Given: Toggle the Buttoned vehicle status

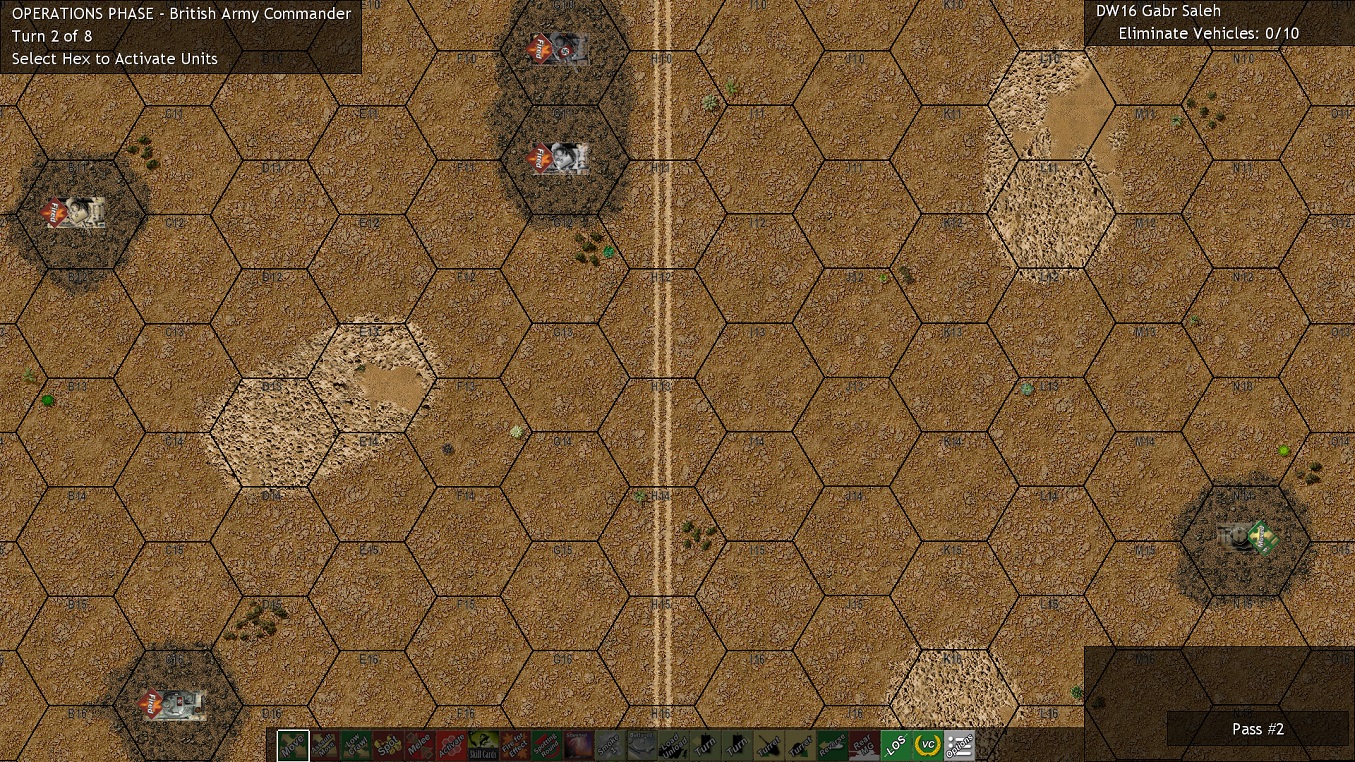Looking at the screenshot, I should pyautogui.click(x=641, y=744).
